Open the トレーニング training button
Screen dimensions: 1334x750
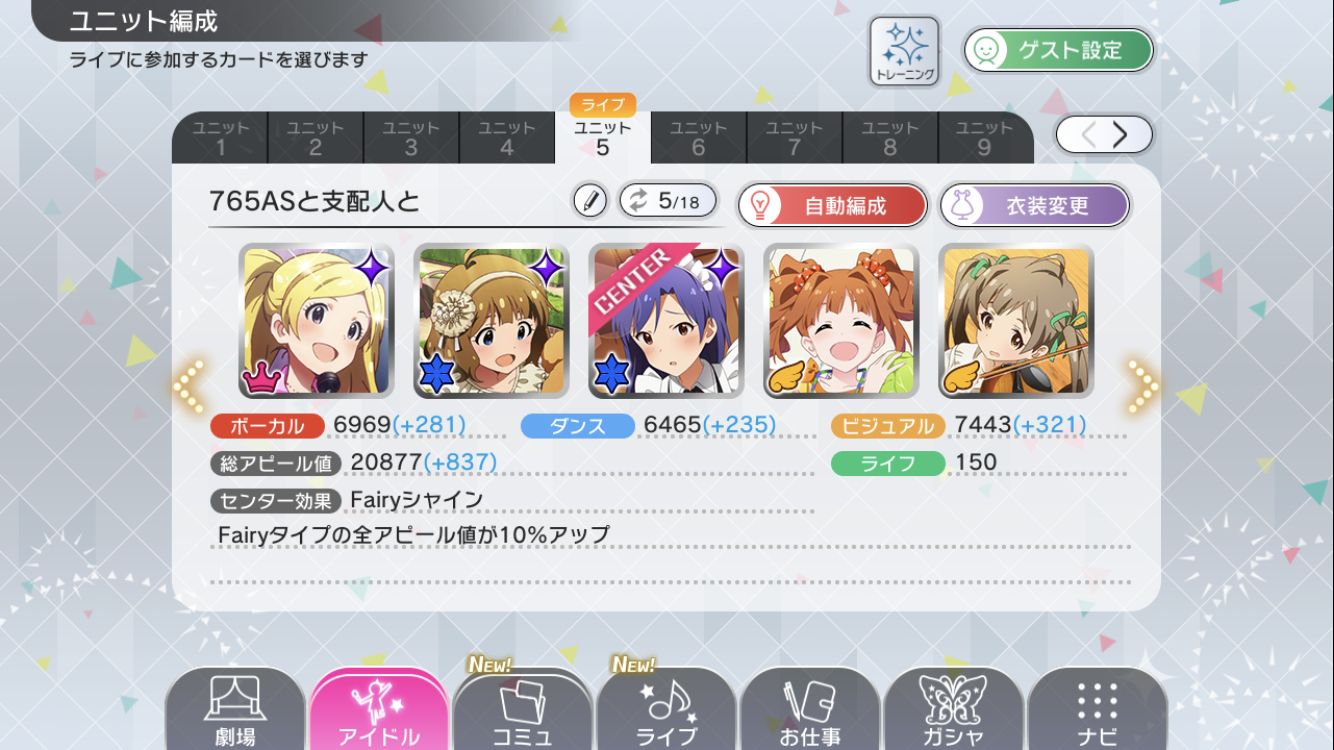click(904, 50)
